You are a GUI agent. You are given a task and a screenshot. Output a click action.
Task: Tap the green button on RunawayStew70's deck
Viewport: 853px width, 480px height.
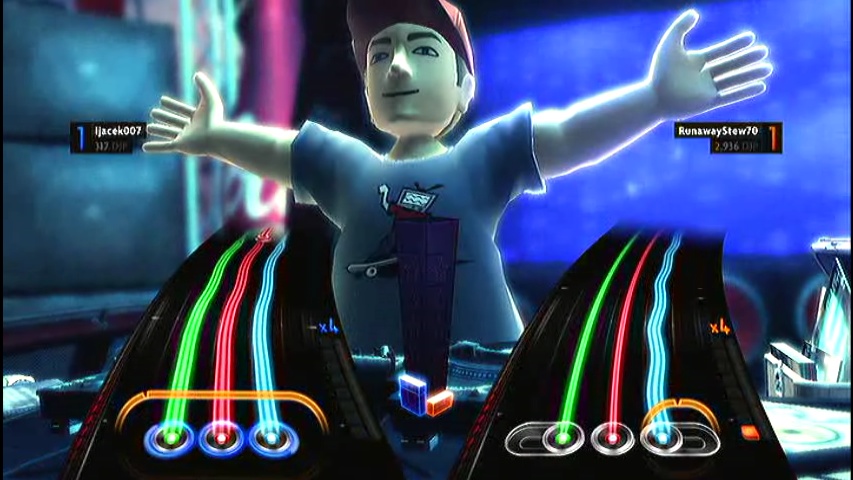click(x=561, y=437)
